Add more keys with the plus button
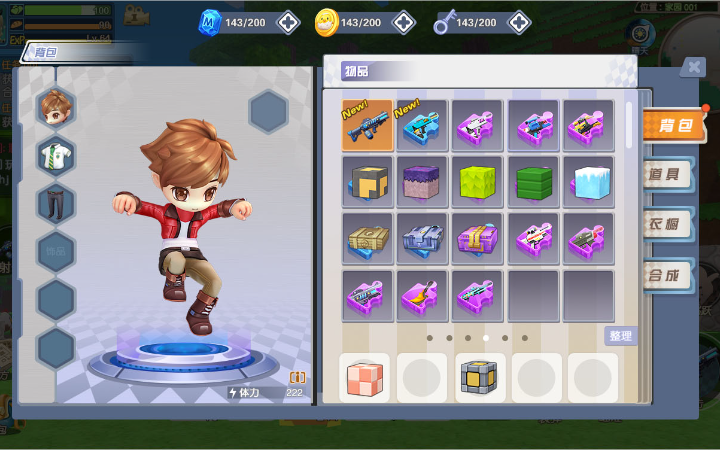The width and height of the screenshot is (720, 450). 519,22
